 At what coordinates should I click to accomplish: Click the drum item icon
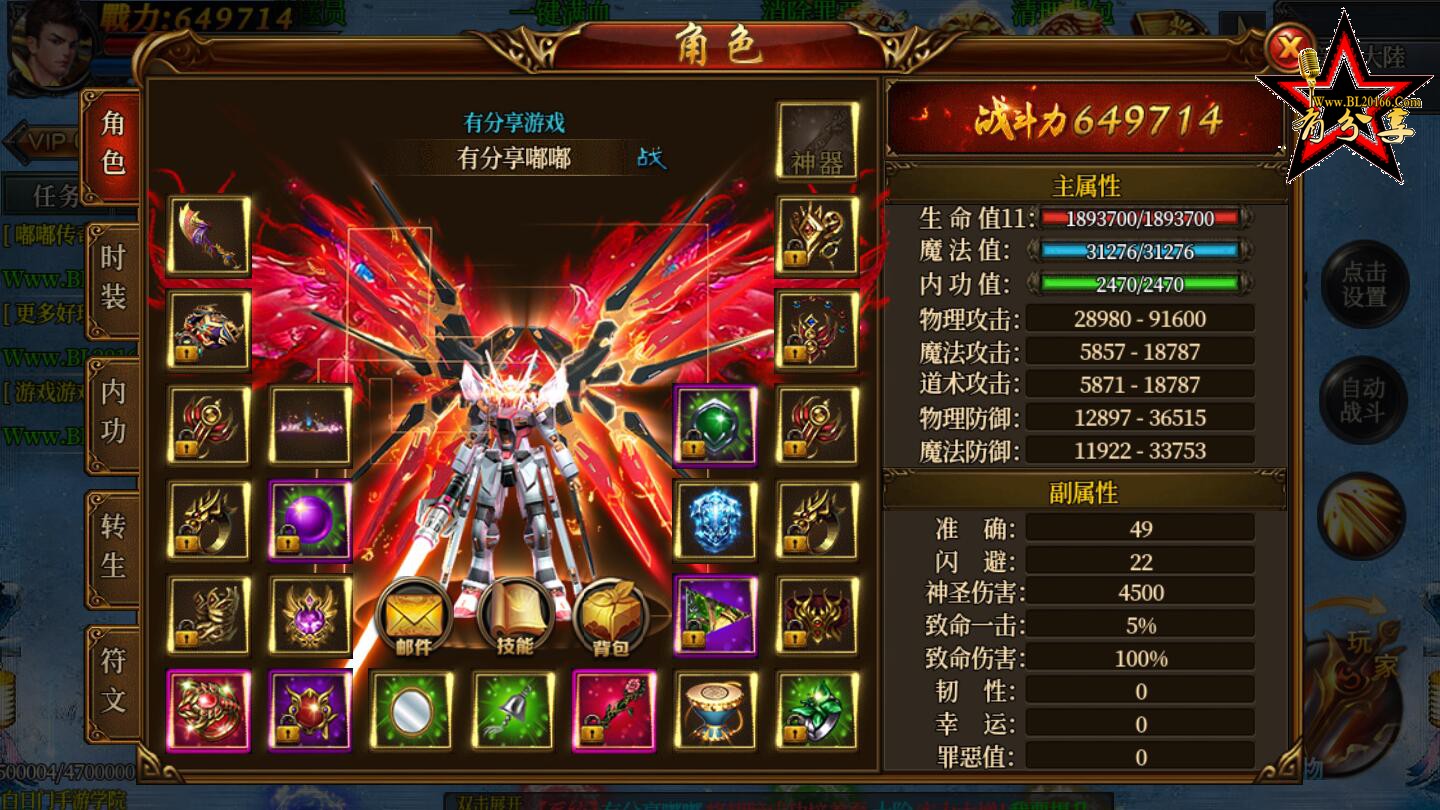(x=715, y=710)
